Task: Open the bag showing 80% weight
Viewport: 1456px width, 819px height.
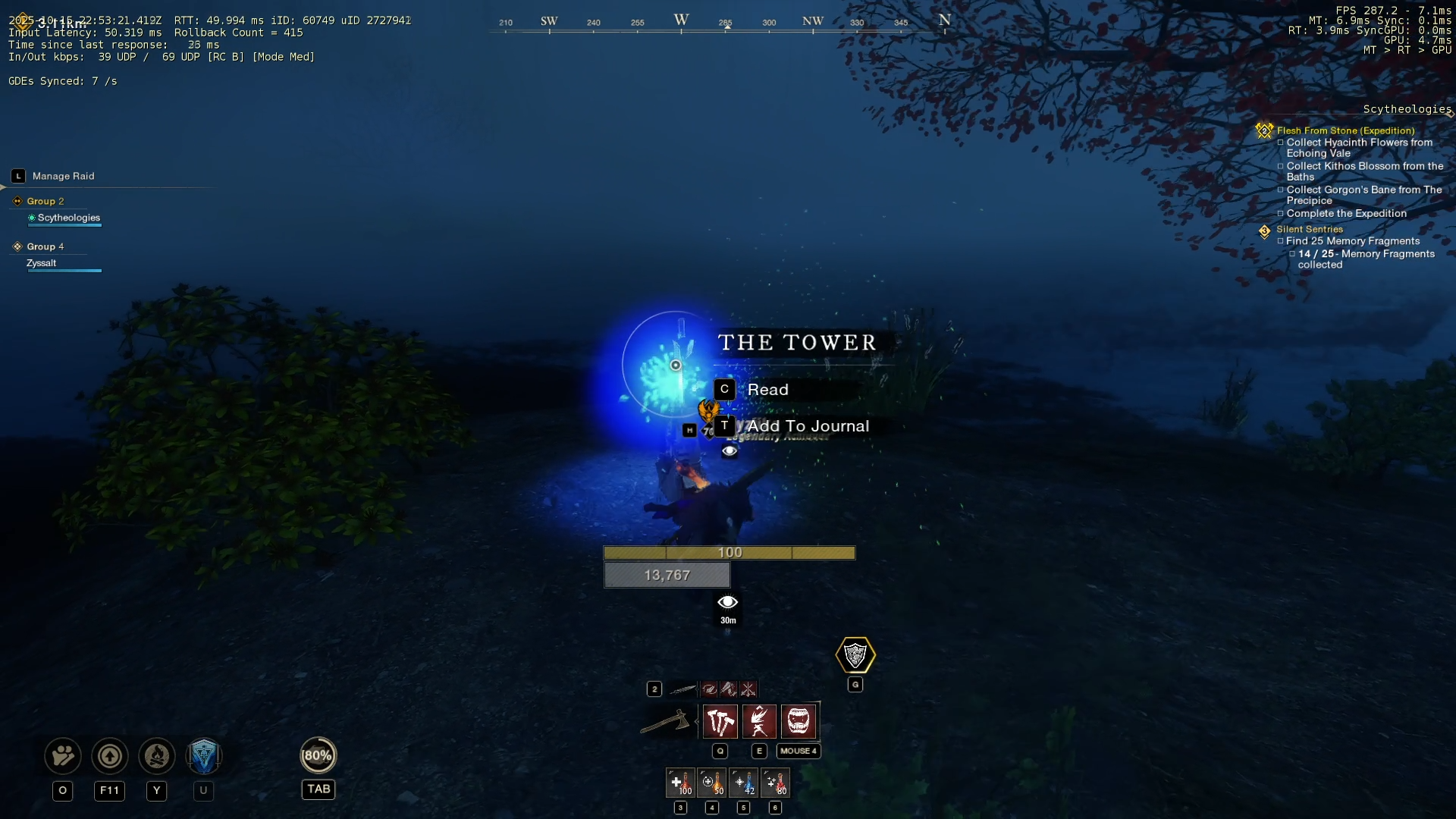Action: pos(318,755)
